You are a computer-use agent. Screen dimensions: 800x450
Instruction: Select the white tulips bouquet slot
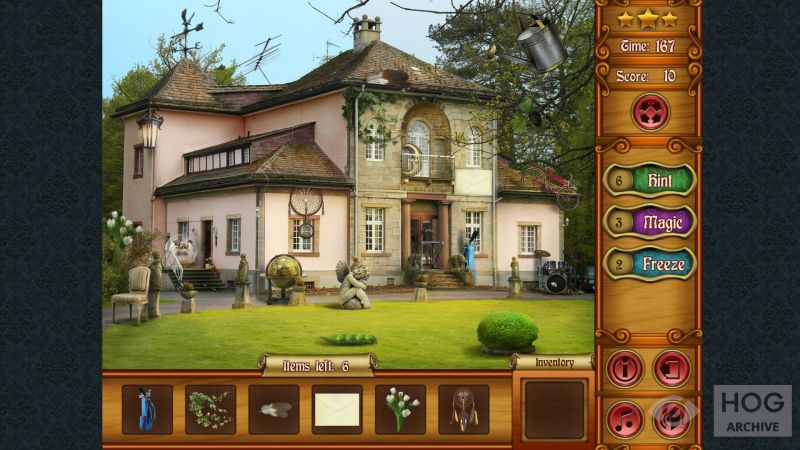click(400, 409)
